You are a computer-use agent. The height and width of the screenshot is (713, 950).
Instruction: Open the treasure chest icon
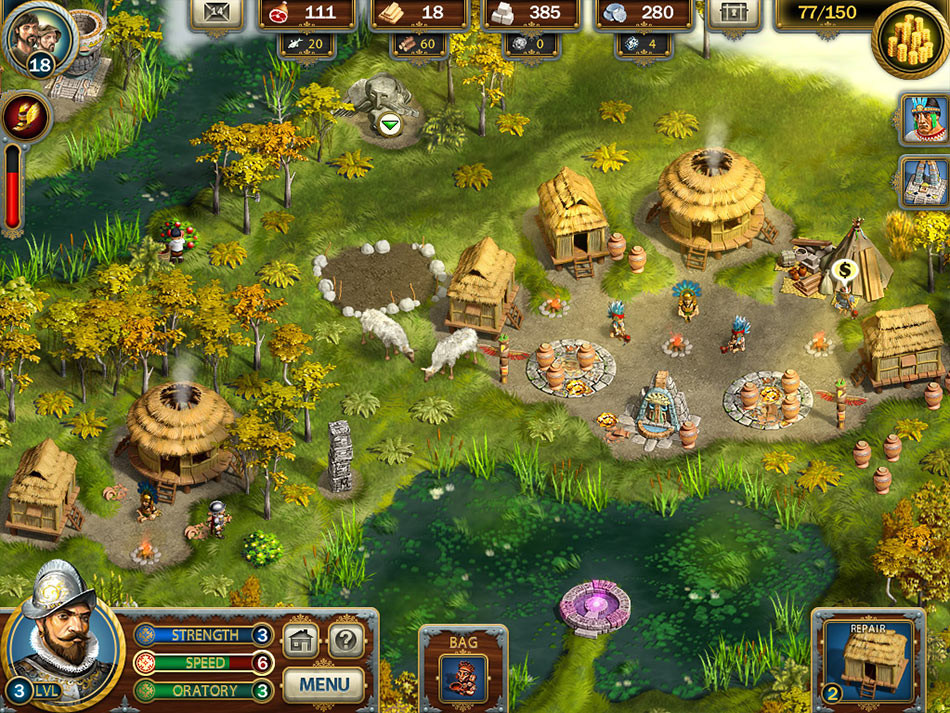point(734,12)
